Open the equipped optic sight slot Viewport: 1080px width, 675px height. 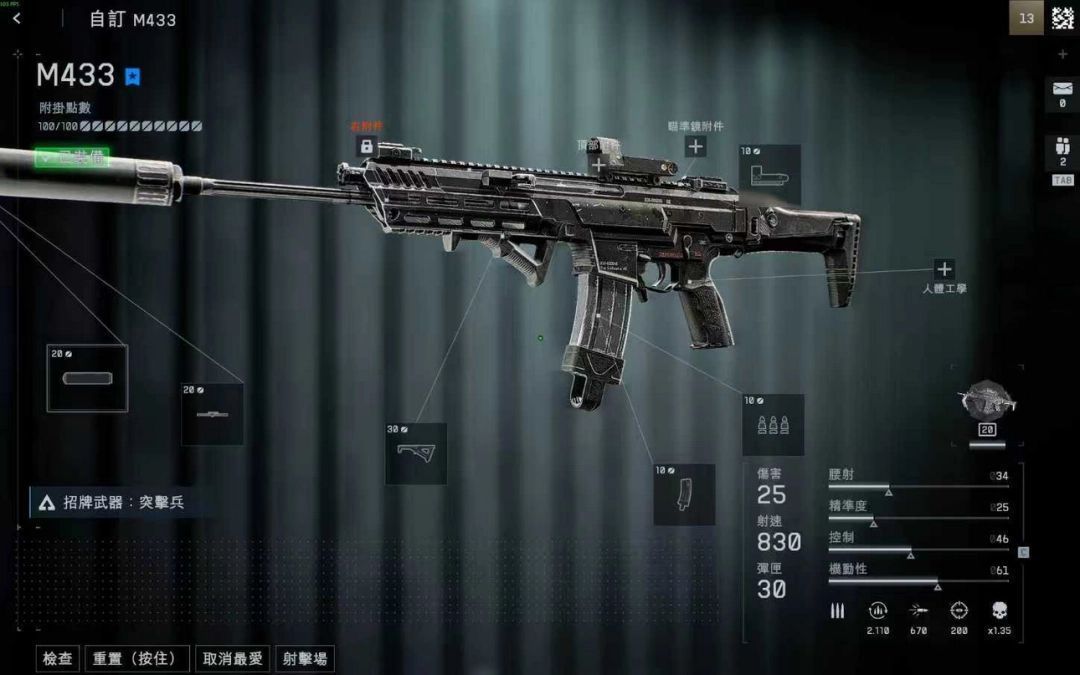tap(769, 175)
